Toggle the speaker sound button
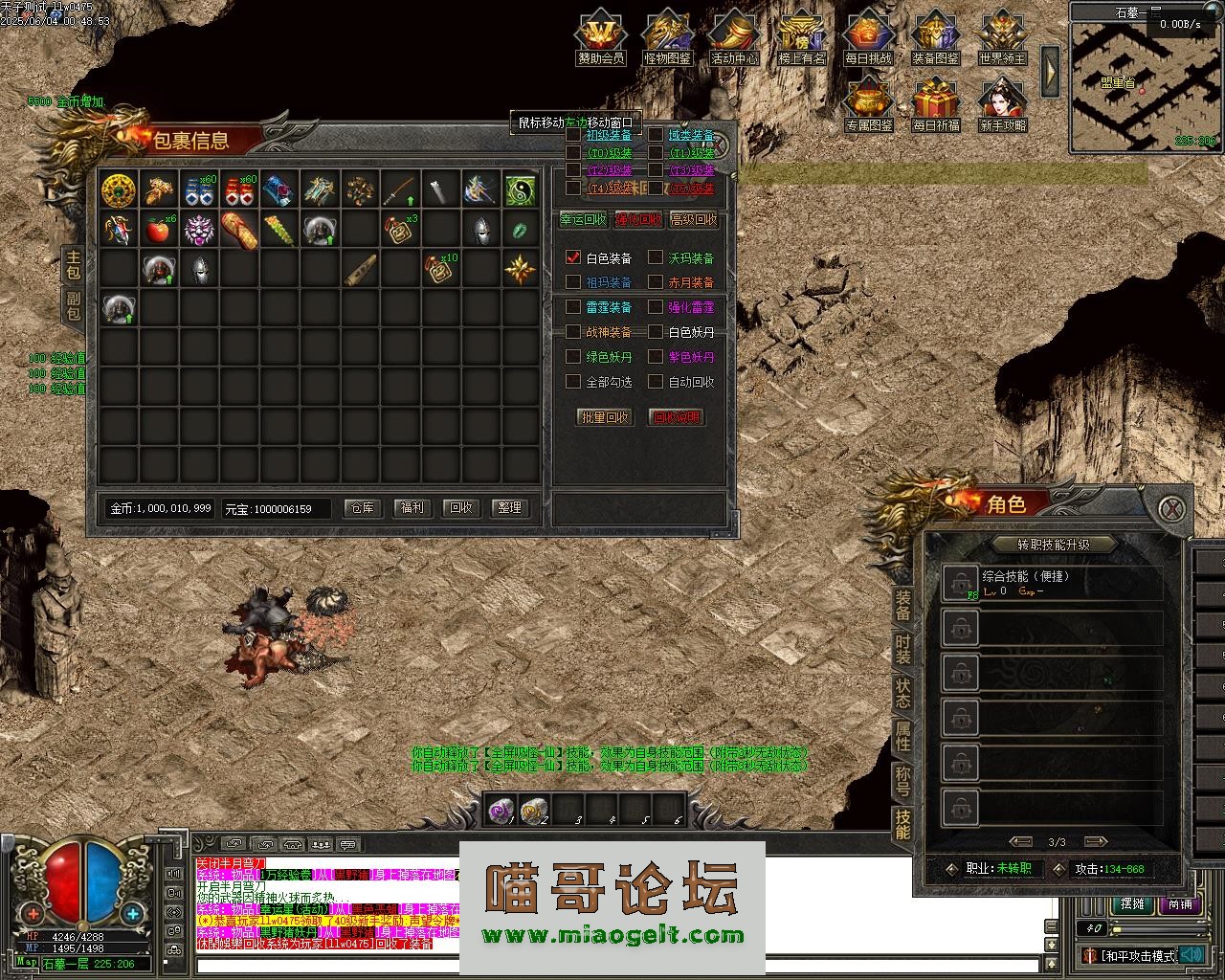This screenshot has height=980, width=1225. click(x=1190, y=954)
